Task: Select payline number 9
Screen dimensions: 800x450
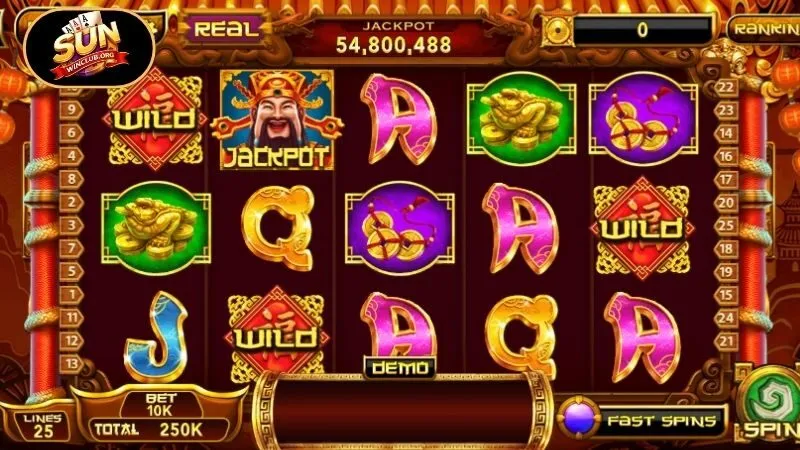Action: 72,109
